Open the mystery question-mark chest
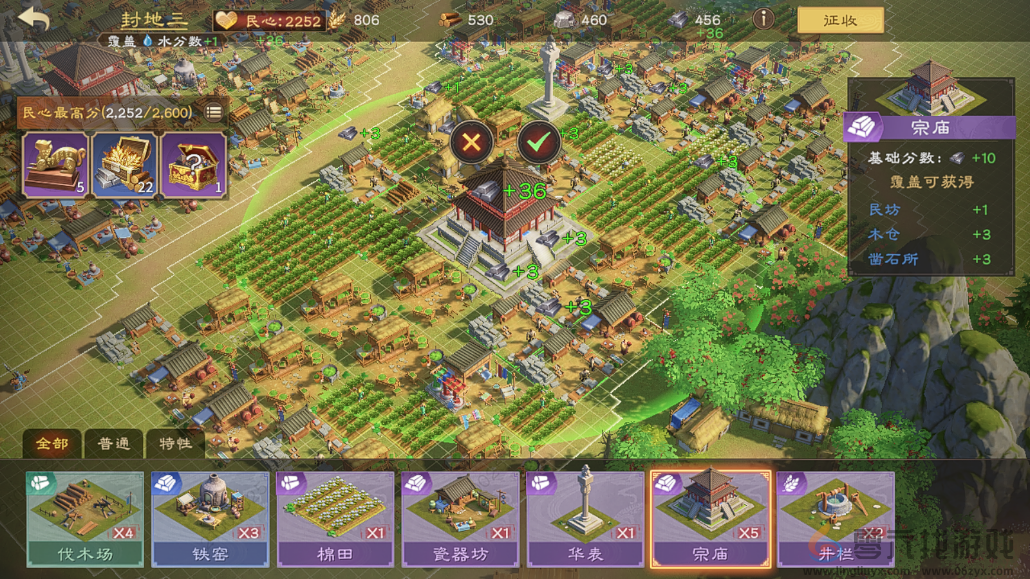 193,164
